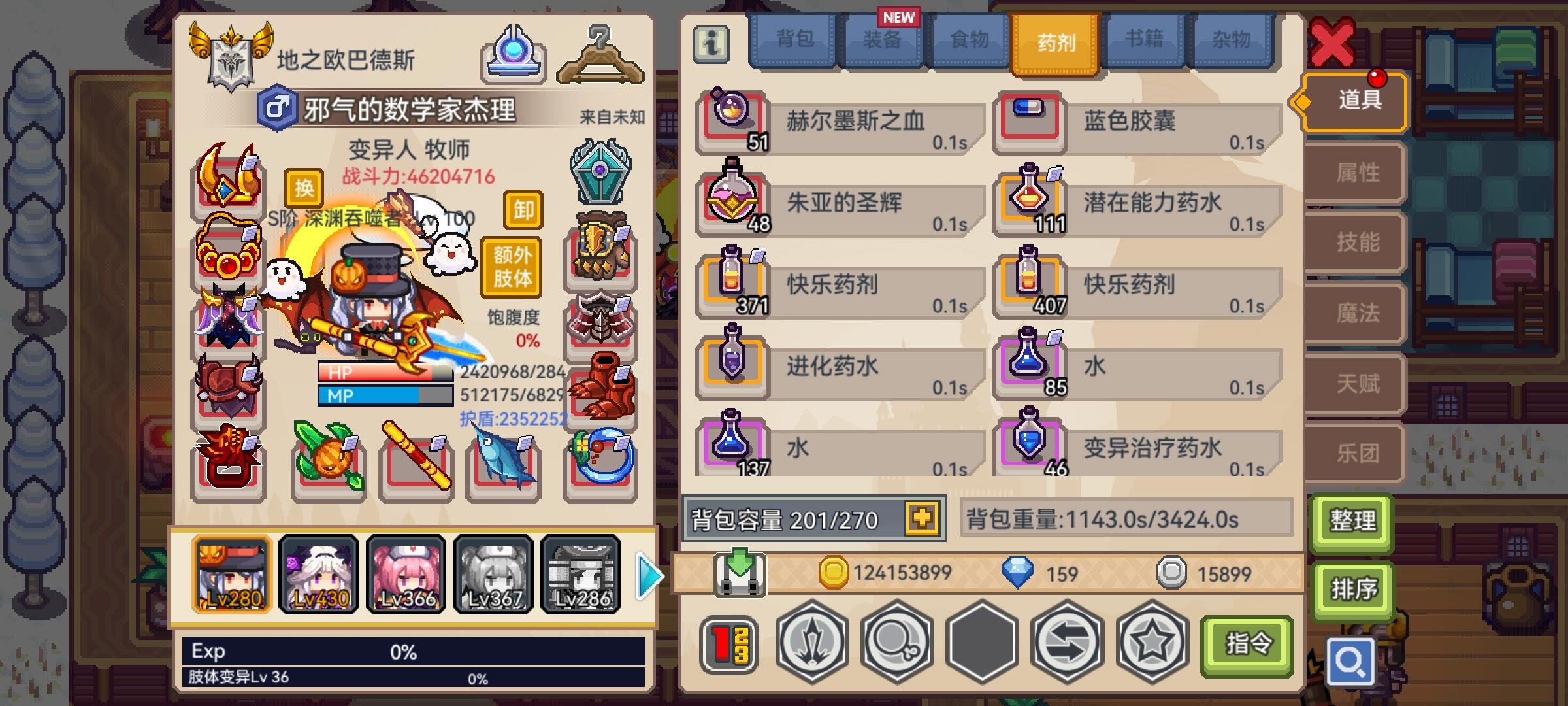
Task: Select the Lv430 character thumbnail
Action: pos(319,573)
